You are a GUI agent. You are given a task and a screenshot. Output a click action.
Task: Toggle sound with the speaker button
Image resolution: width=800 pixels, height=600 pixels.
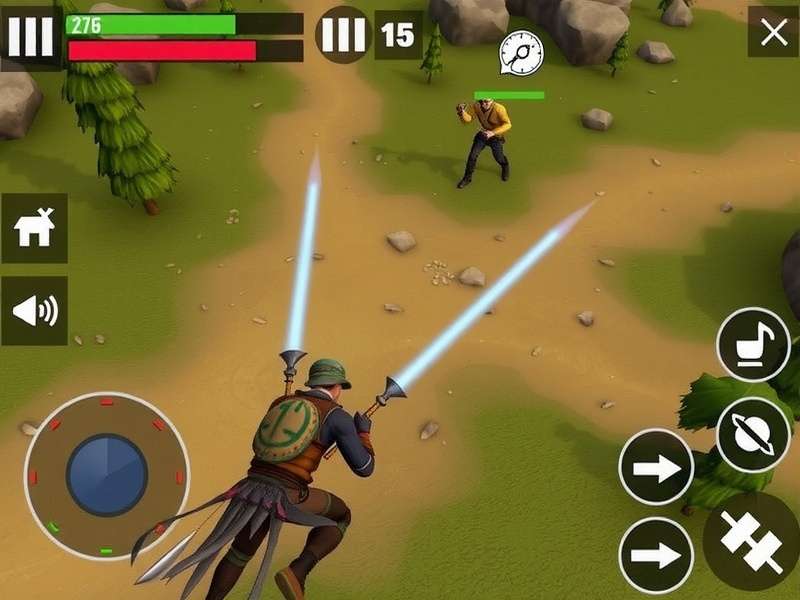click(x=34, y=311)
